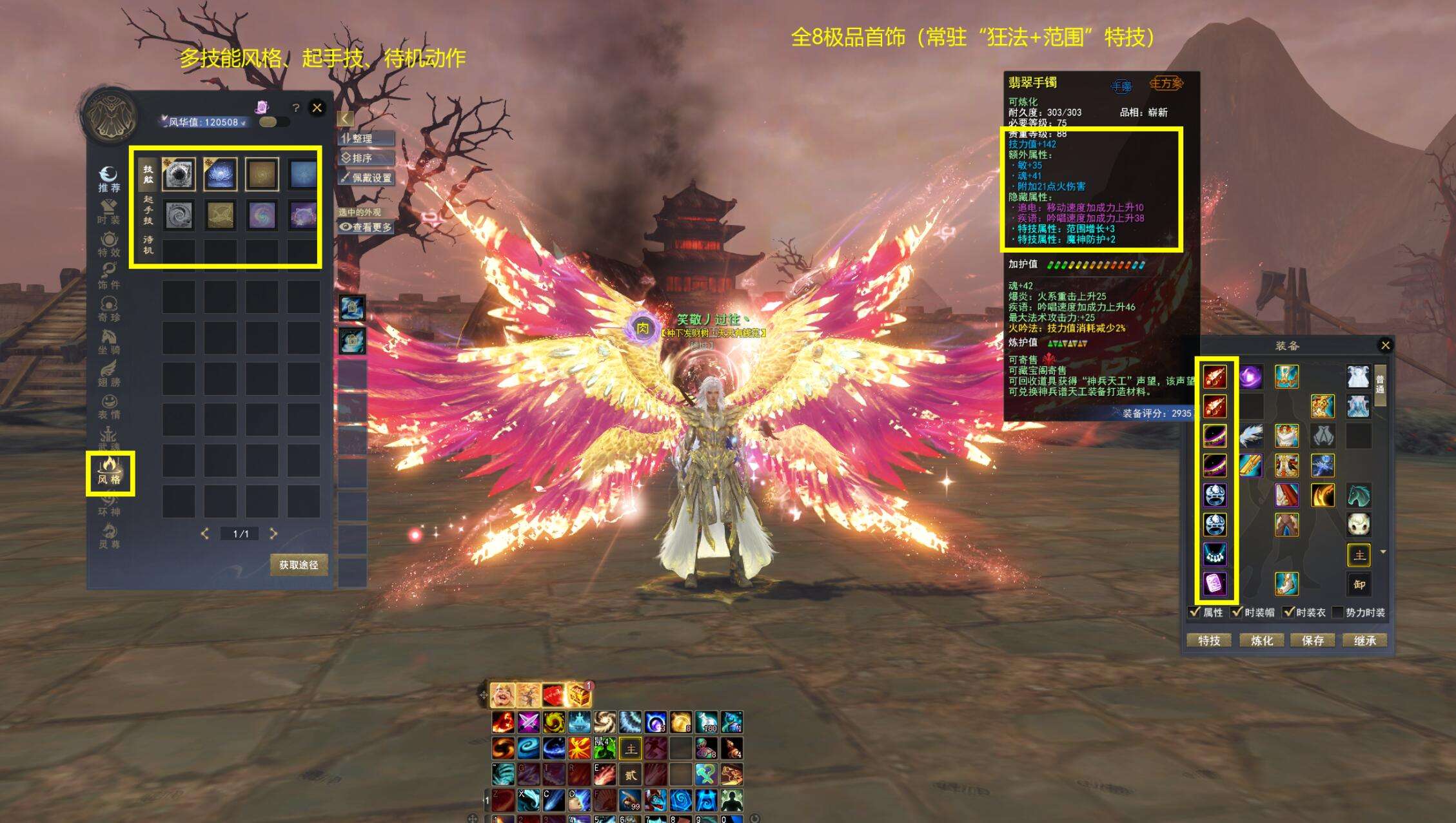Screen dimensions: 1456x823
Task: Toggle the 势力时装 faction costume checkbox
Action: coord(1338,612)
